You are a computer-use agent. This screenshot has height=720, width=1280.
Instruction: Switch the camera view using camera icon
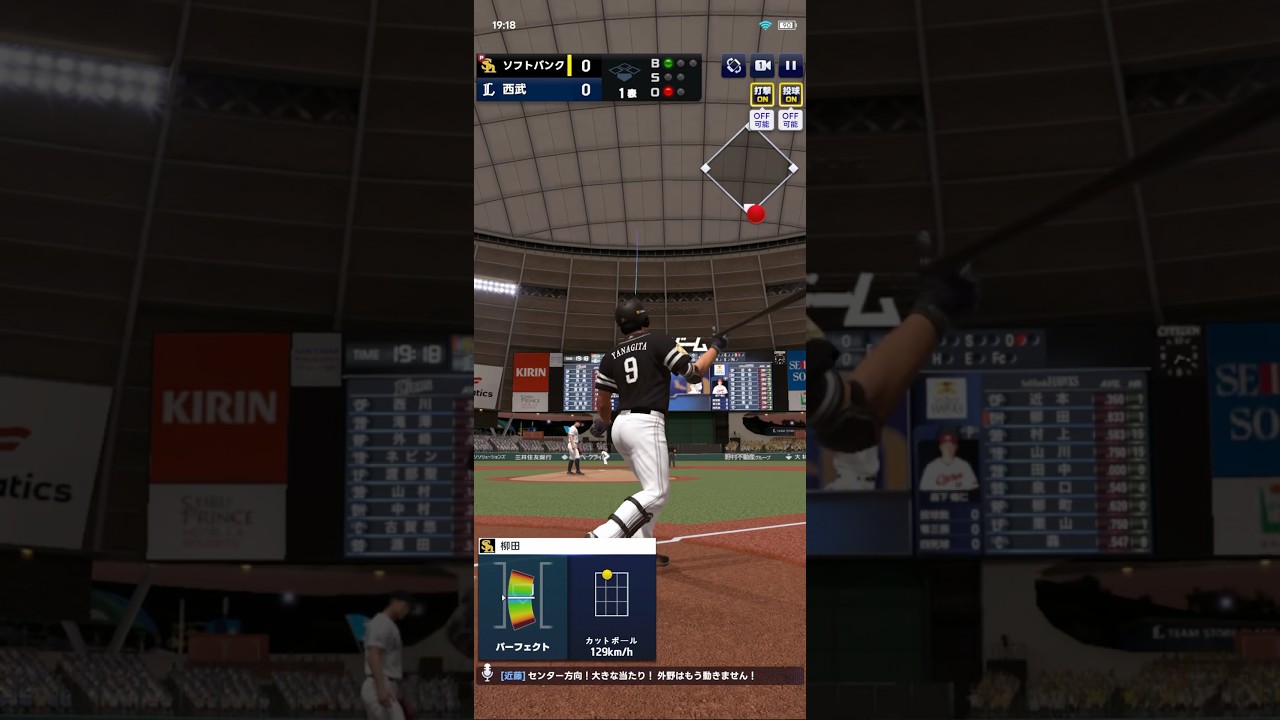pyautogui.click(x=762, y=66)
